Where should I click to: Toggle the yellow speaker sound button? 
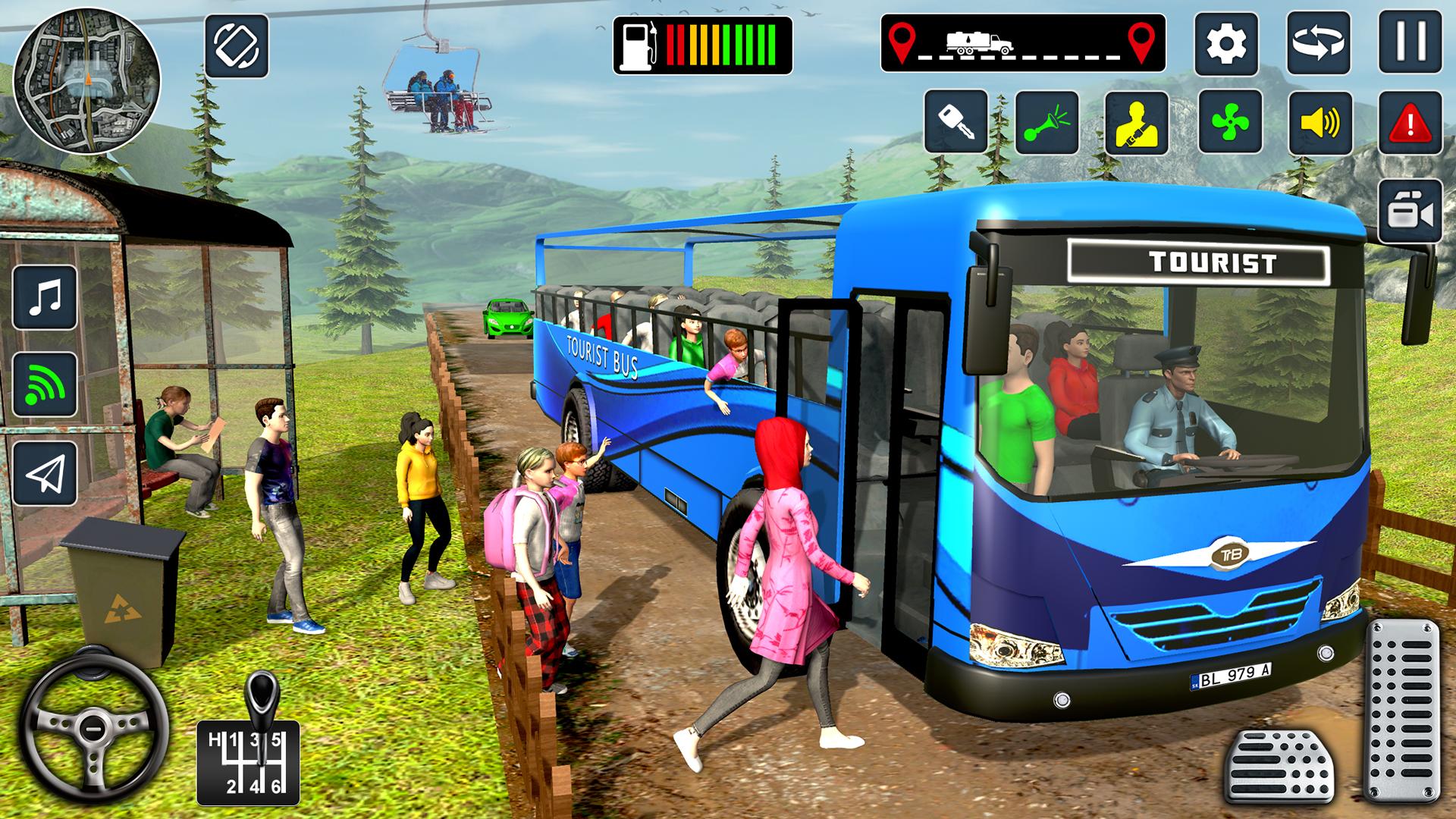point(1320,122)
